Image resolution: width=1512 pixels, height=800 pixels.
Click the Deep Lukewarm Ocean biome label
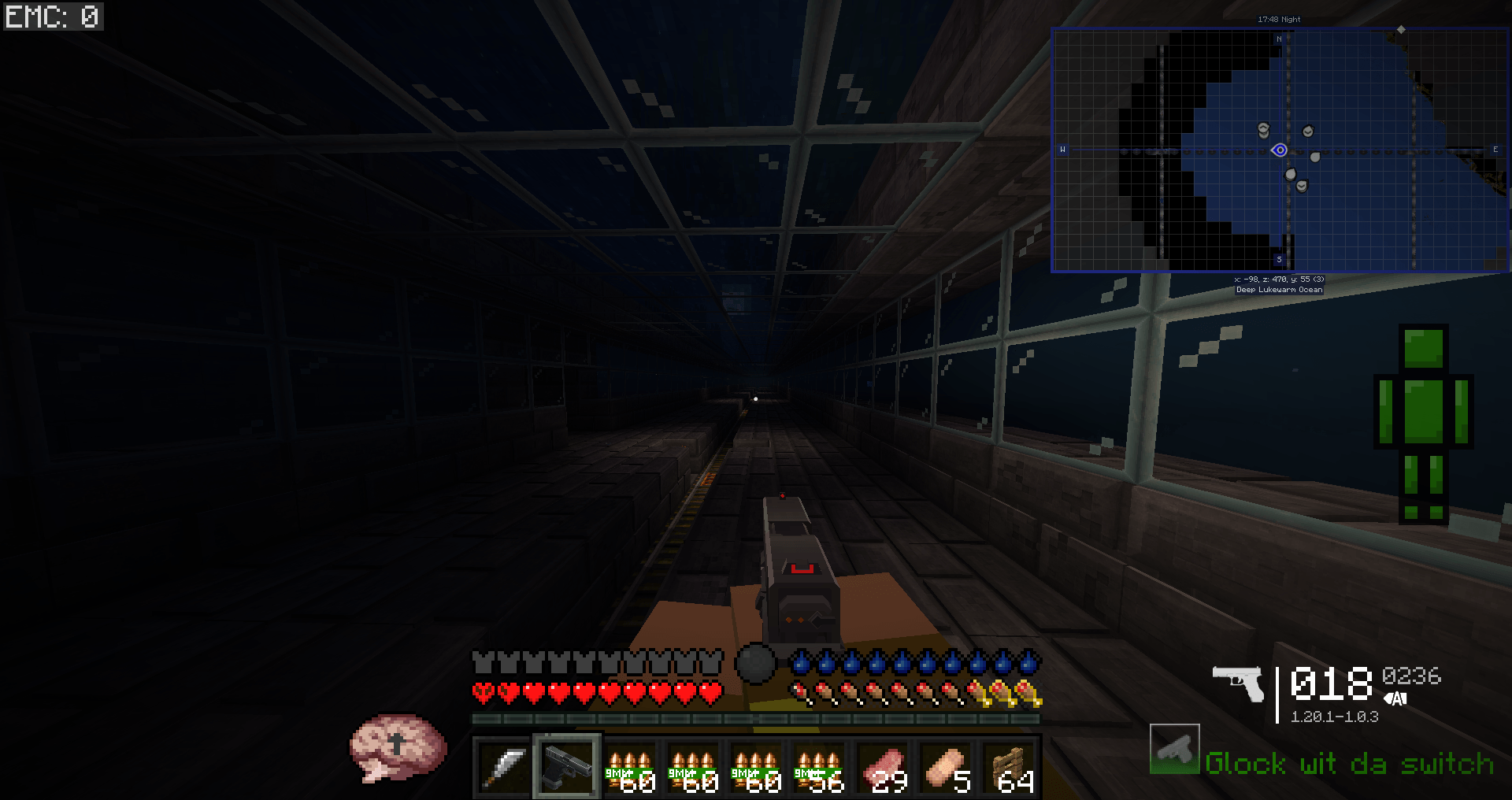1279,289
